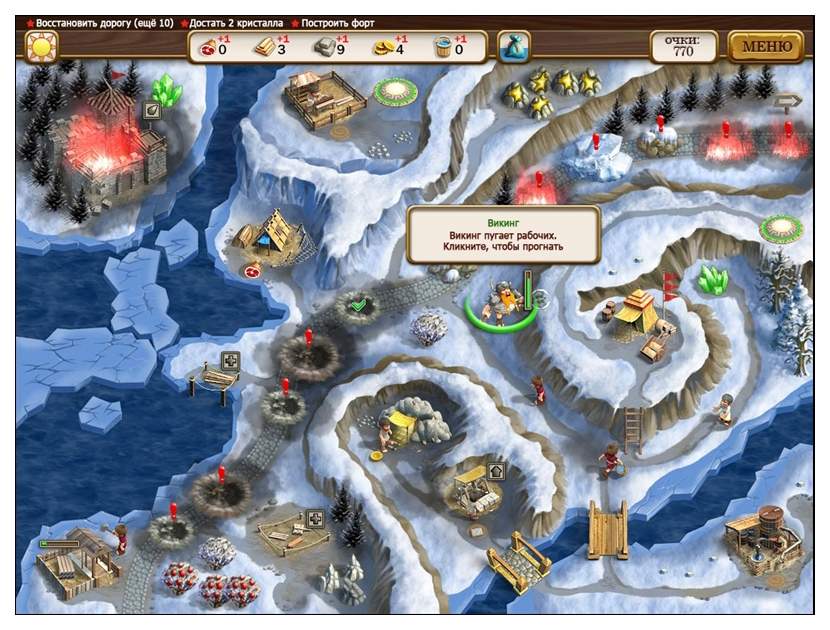Click the plus icon on the empty building plot

pyautogui.click(x=315, y=518)
